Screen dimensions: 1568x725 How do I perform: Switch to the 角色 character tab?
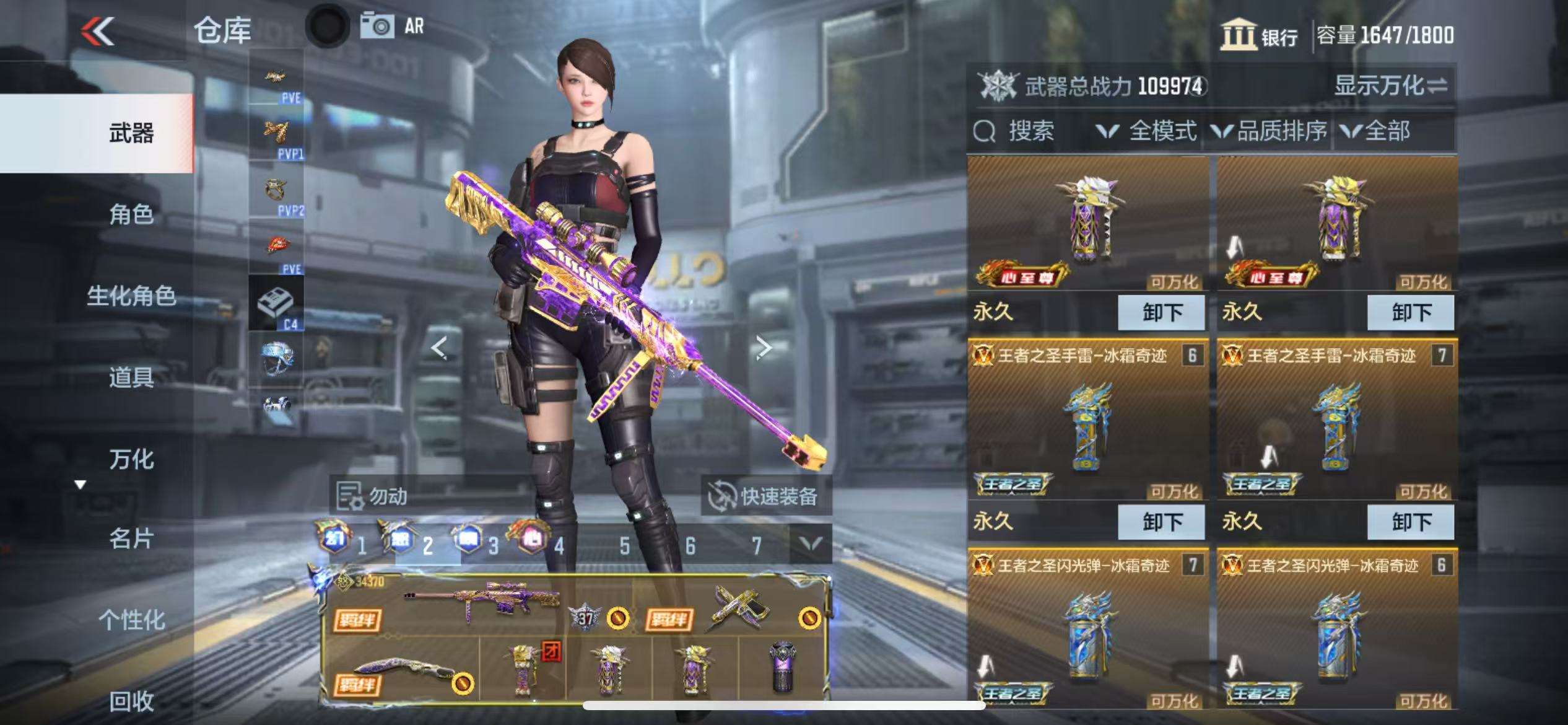coord(131,214)
